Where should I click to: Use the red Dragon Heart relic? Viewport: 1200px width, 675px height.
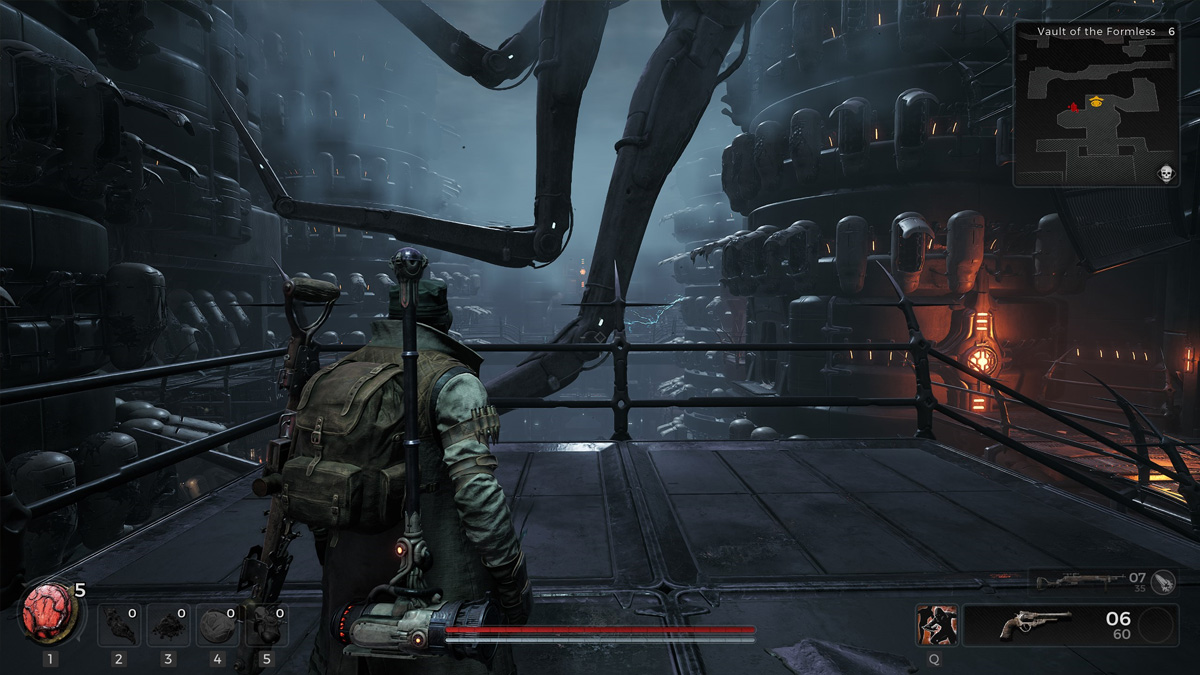(x=47, y=614)
